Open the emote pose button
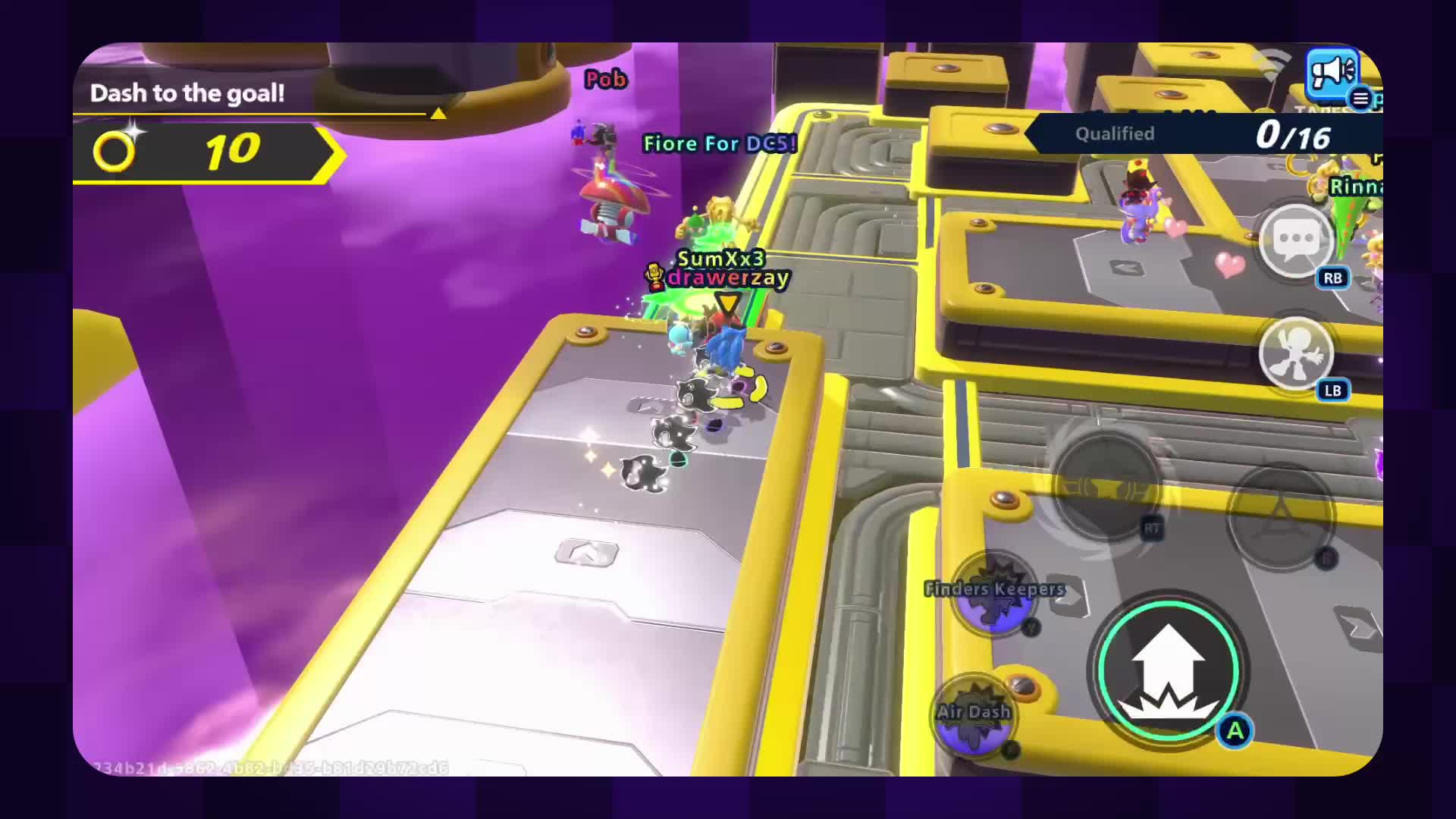This screenshot has width=1456, height=819. coord(1295,353)
